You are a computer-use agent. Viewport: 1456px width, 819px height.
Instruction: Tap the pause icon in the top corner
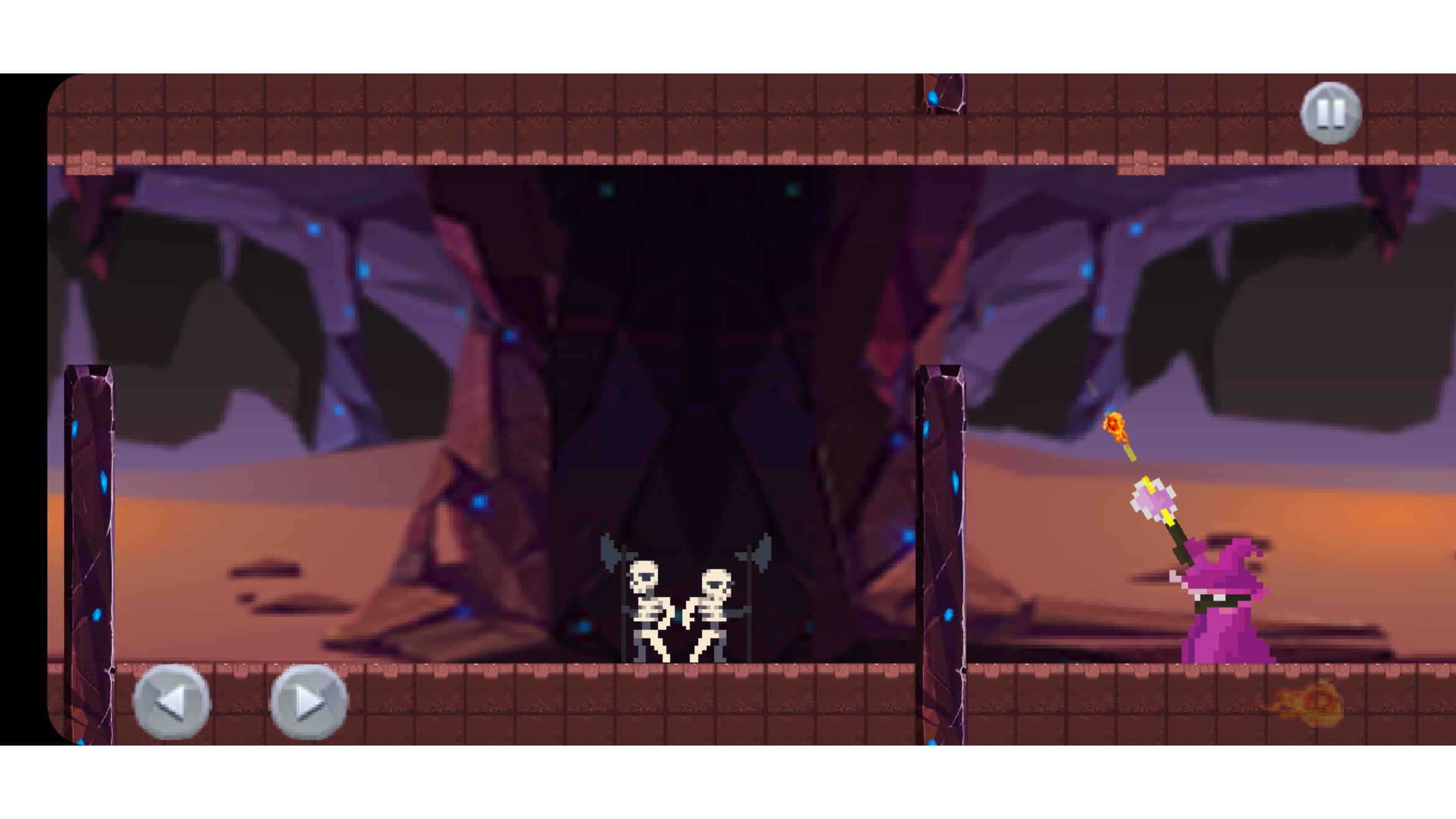tap(1332, 112)
